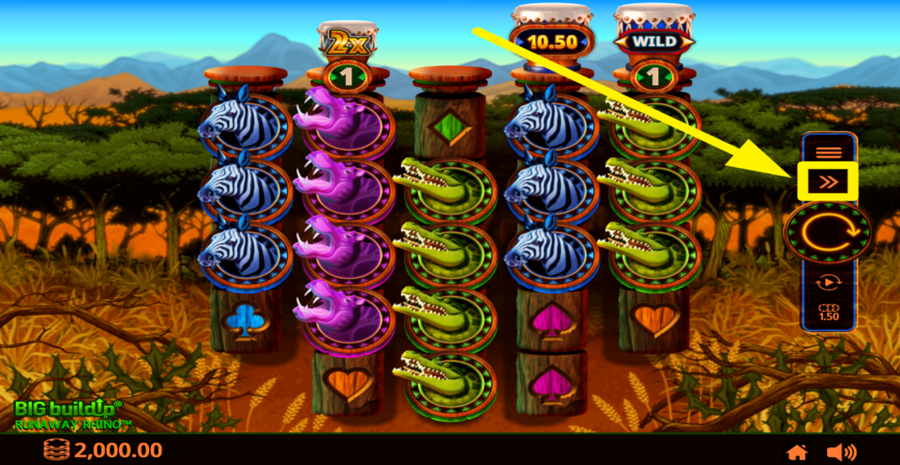The width and height of the screenshot is (900, 465).
Task: Open the hamburger menu
Action: click(828, 152)
